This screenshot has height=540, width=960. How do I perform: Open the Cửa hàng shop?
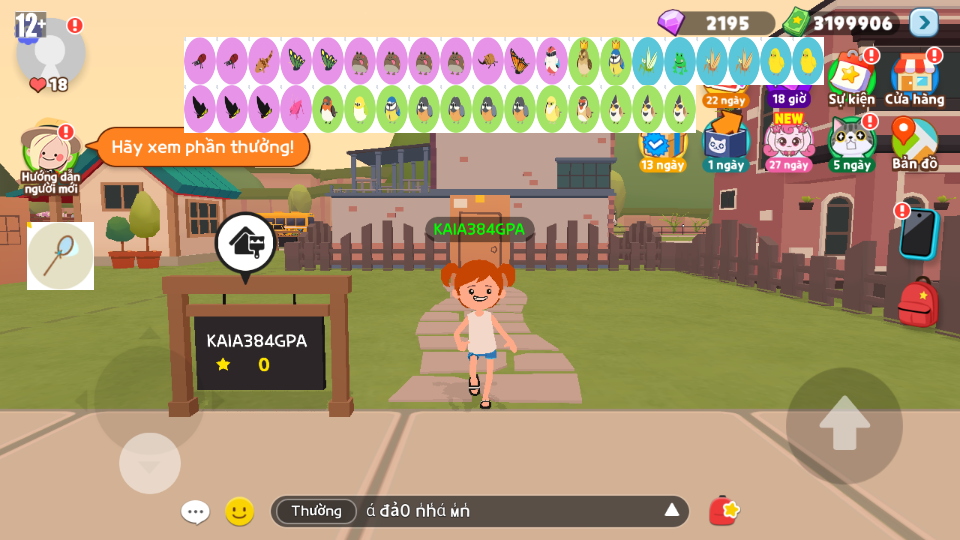[x=914, y=78]
